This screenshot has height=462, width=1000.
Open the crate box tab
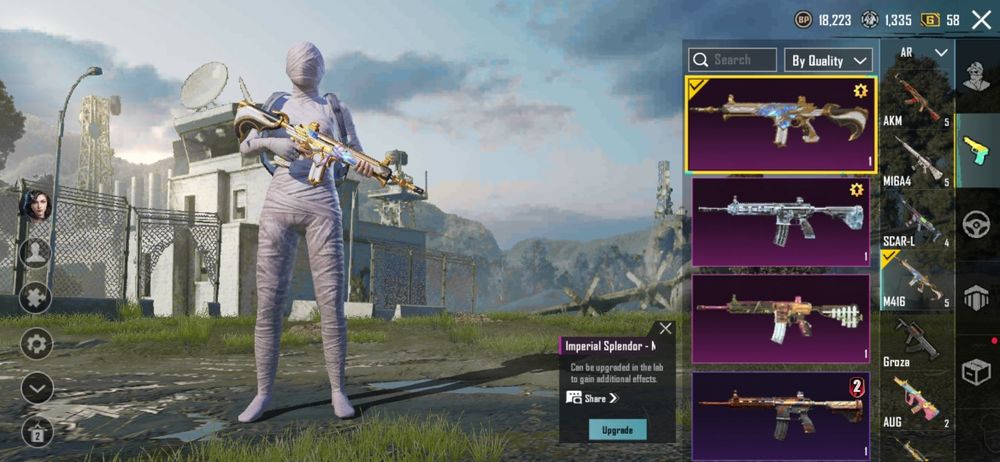(x=976, y=372)
